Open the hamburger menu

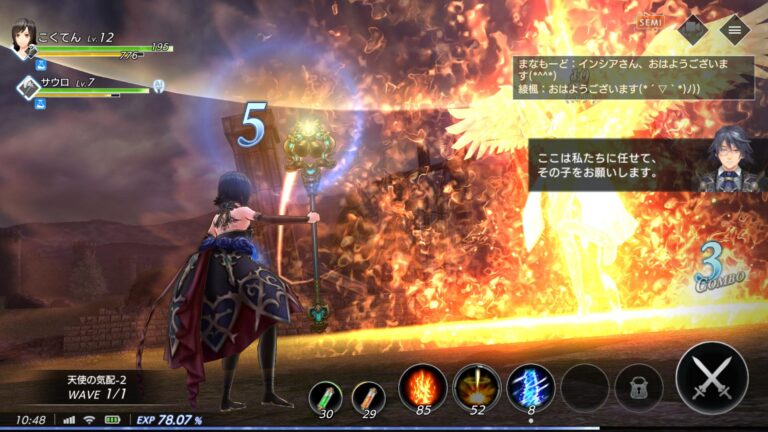(735, 30)
